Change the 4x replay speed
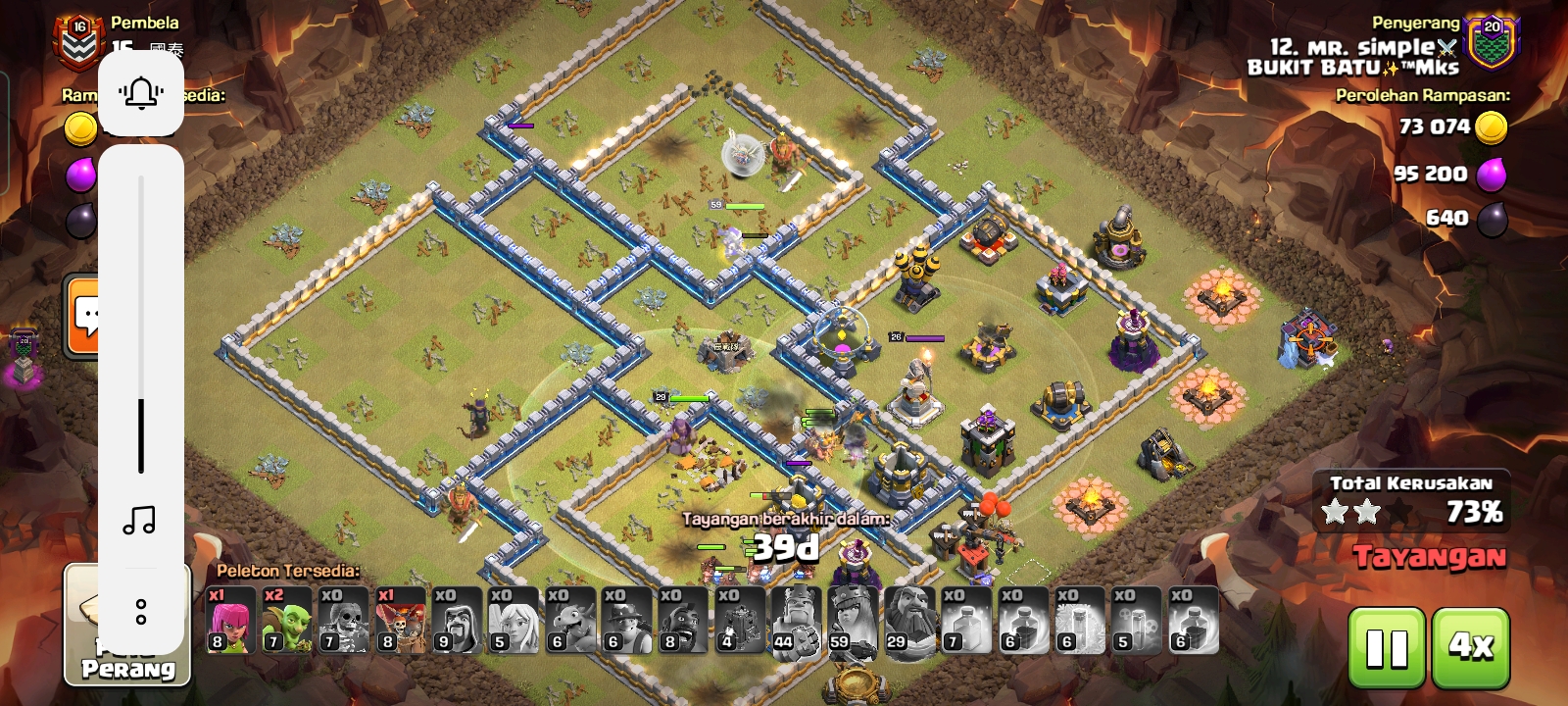1568x706 pixels. (1470, 647)
